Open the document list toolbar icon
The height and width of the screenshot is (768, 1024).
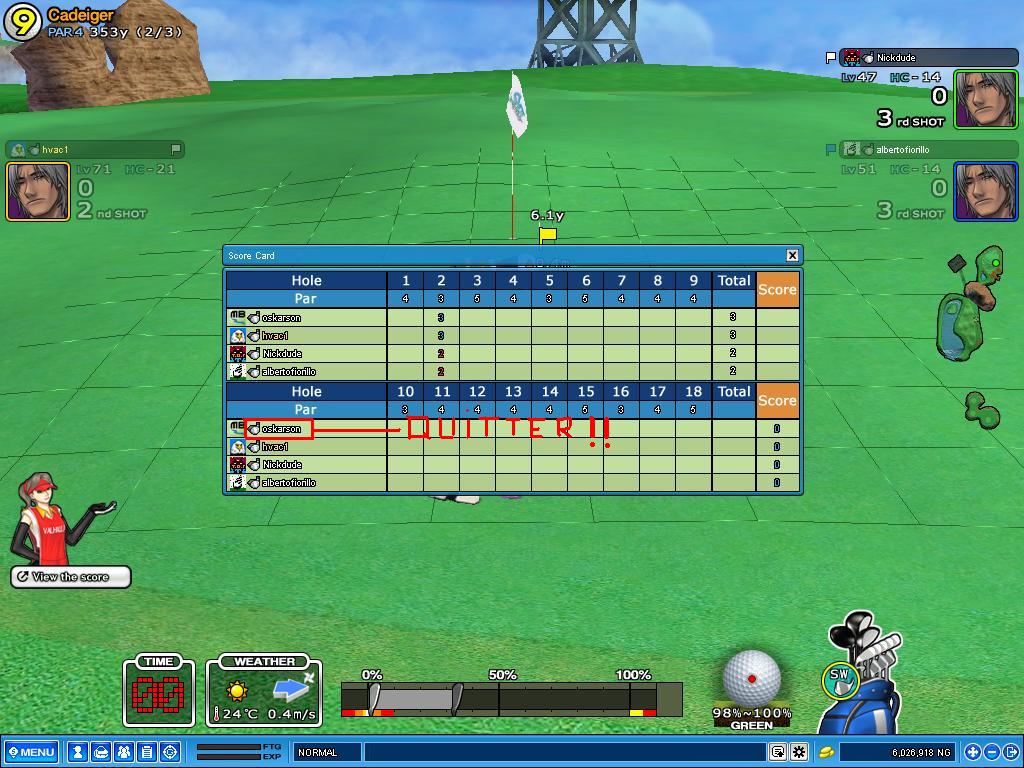coord(146,752)
